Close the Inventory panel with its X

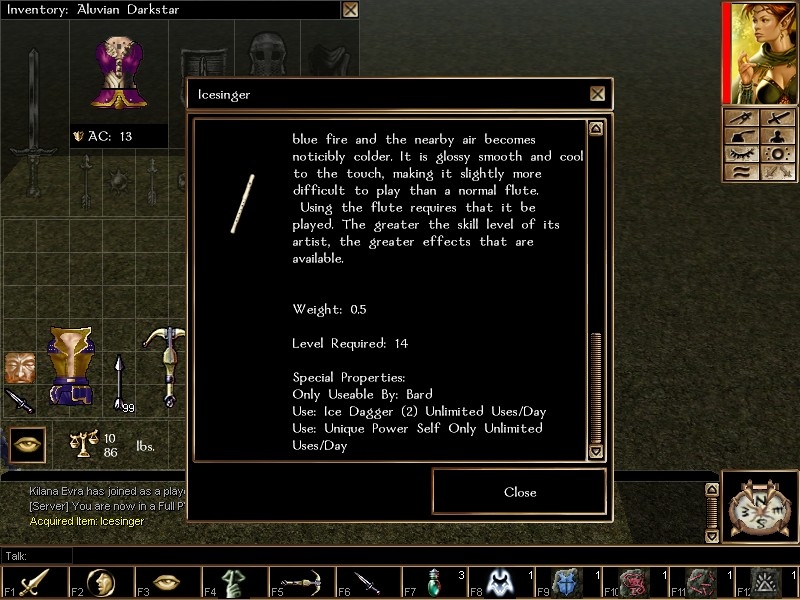[x=350, y=10]
